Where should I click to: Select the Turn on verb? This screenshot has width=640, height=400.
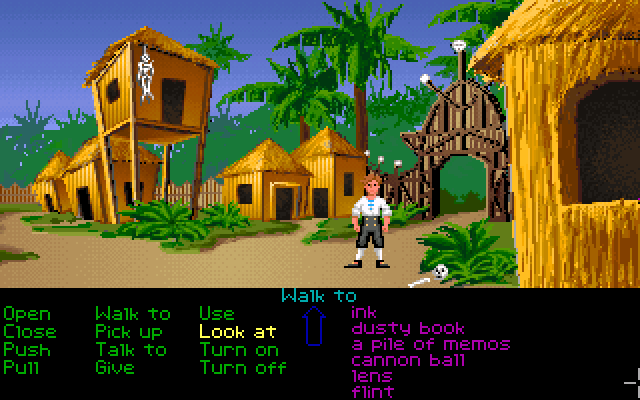(239, 350)
